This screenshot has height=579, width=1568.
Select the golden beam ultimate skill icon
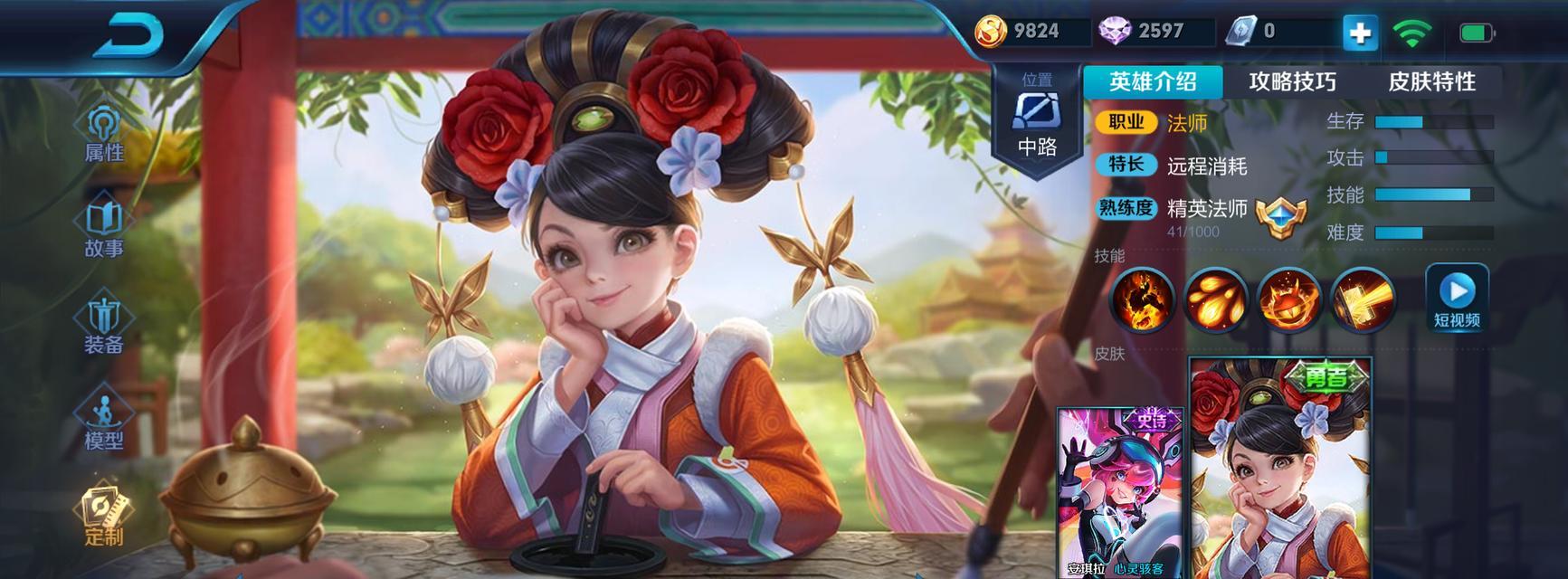(1363, 299)
